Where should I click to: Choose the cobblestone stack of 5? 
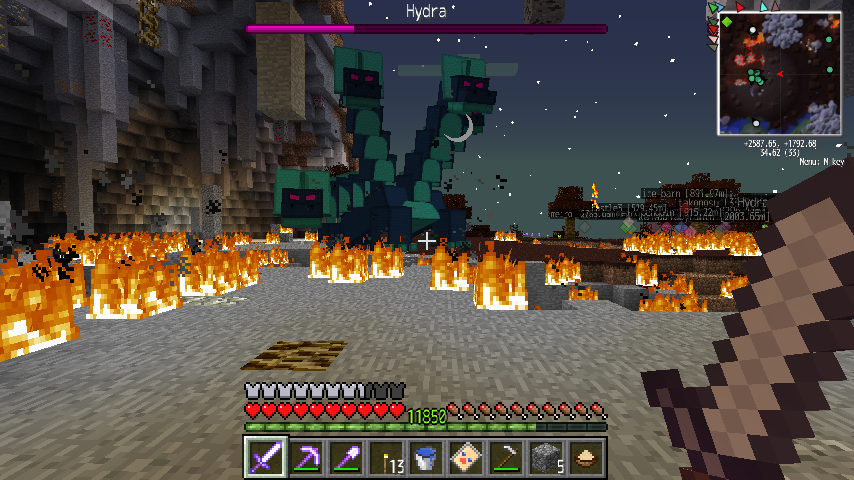click(x=546, y=457)
